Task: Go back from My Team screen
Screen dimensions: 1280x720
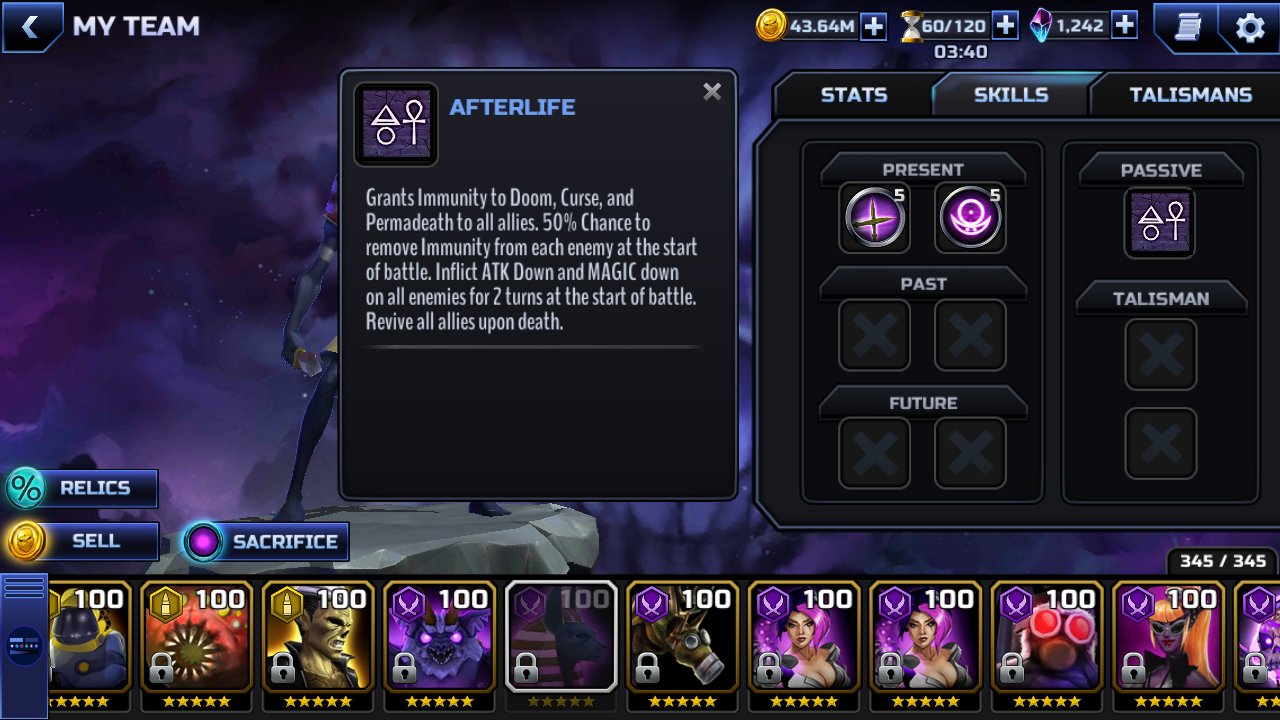Action: [31, 27]
